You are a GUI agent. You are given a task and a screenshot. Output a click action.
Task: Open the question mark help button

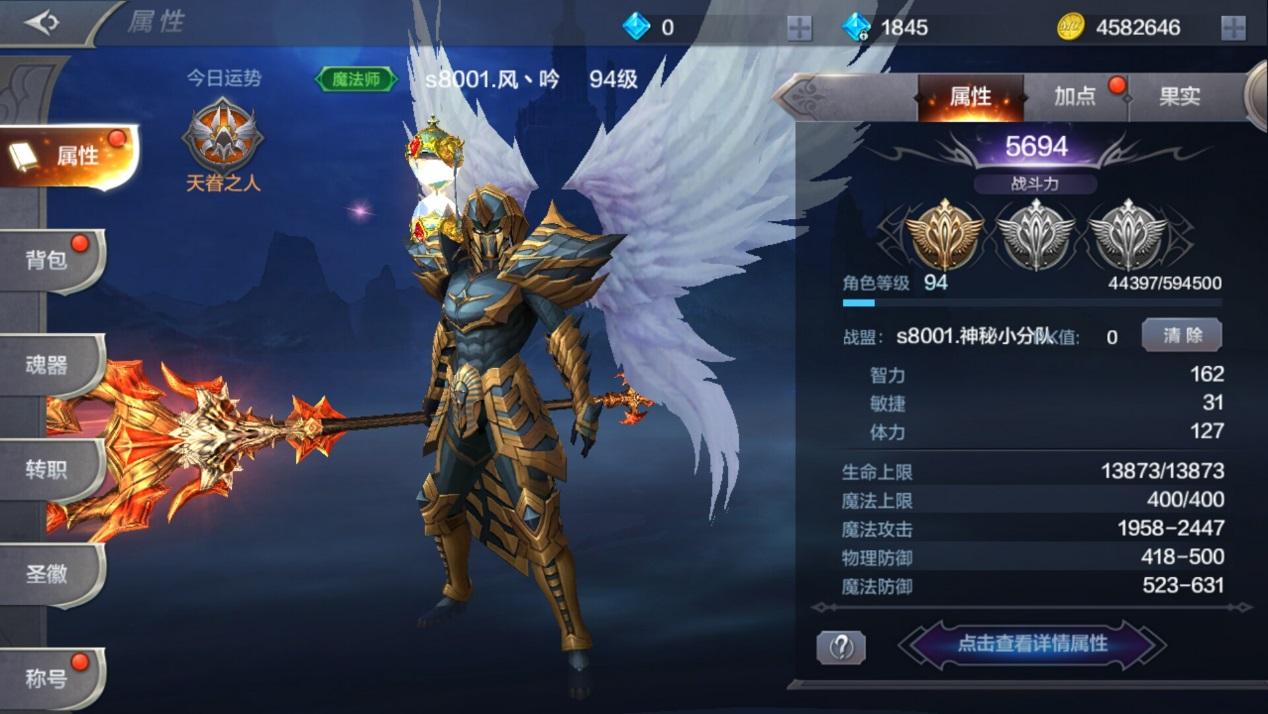tap(841, 647)
